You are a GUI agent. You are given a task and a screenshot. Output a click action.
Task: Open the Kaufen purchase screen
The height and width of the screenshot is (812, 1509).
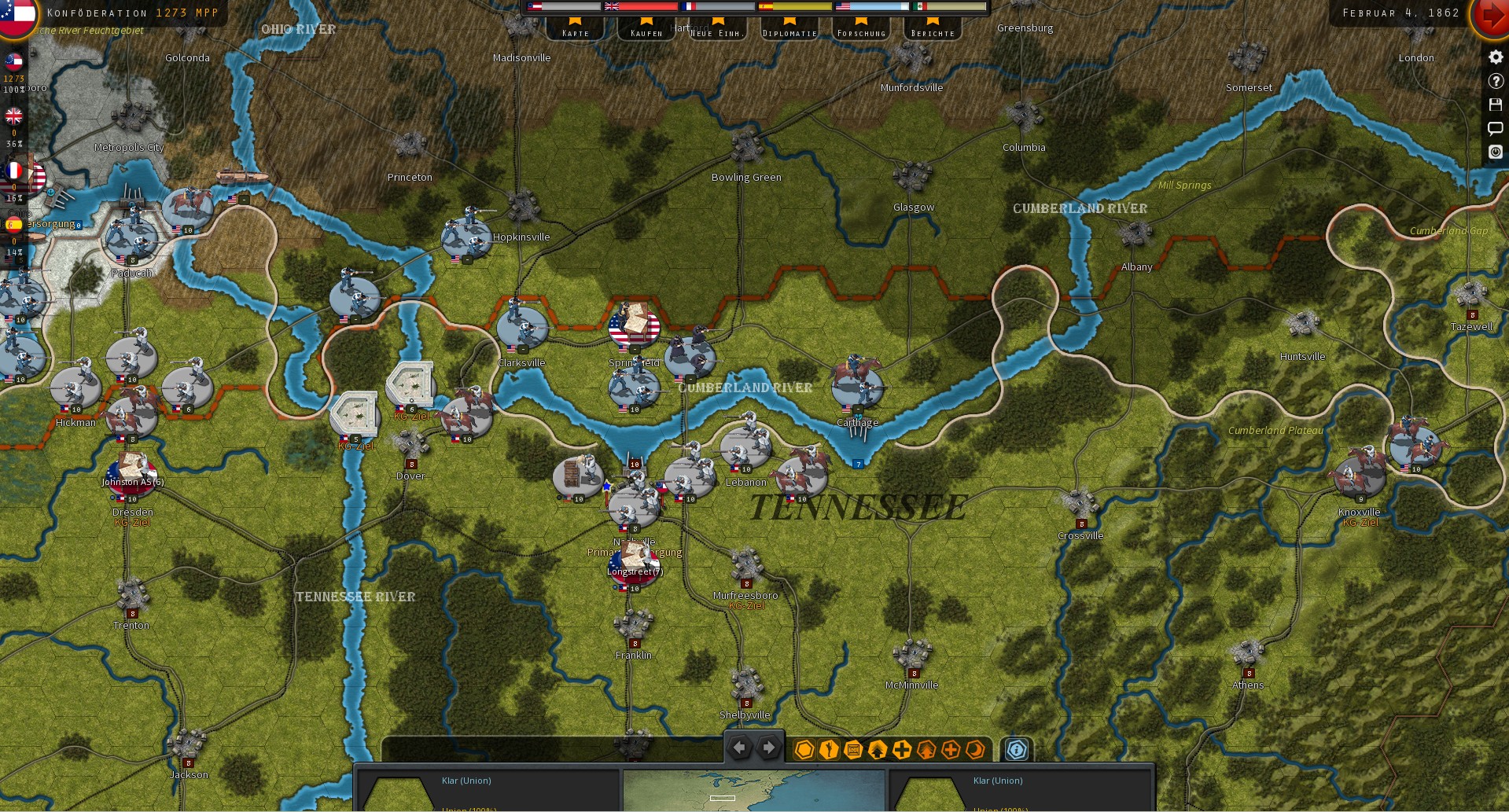(x=646, y=32)
